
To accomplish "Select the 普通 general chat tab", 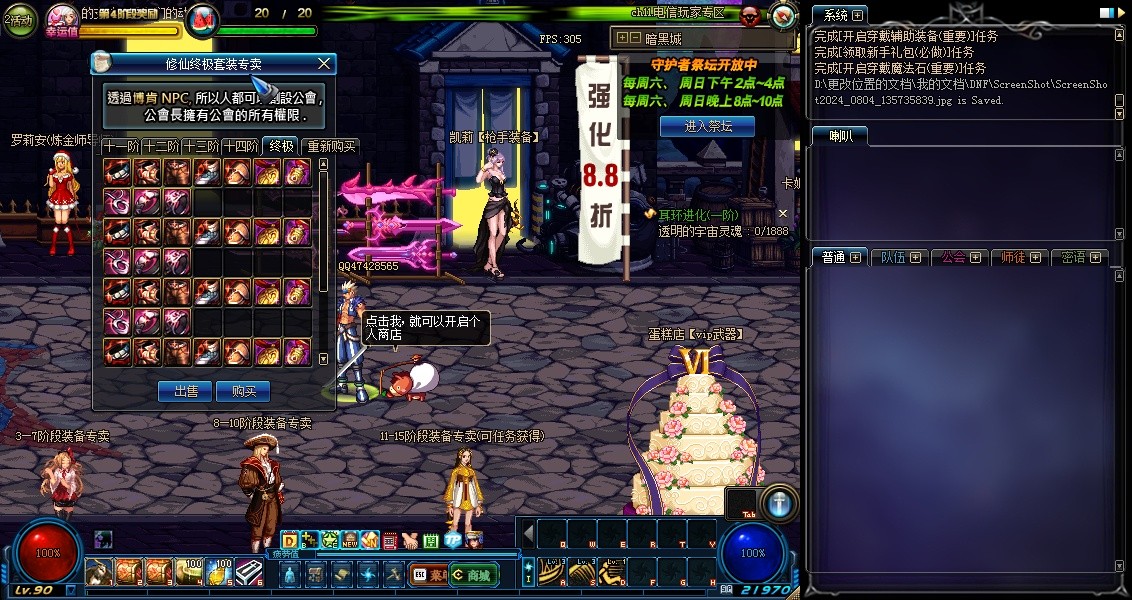I will tap(839, 257).
